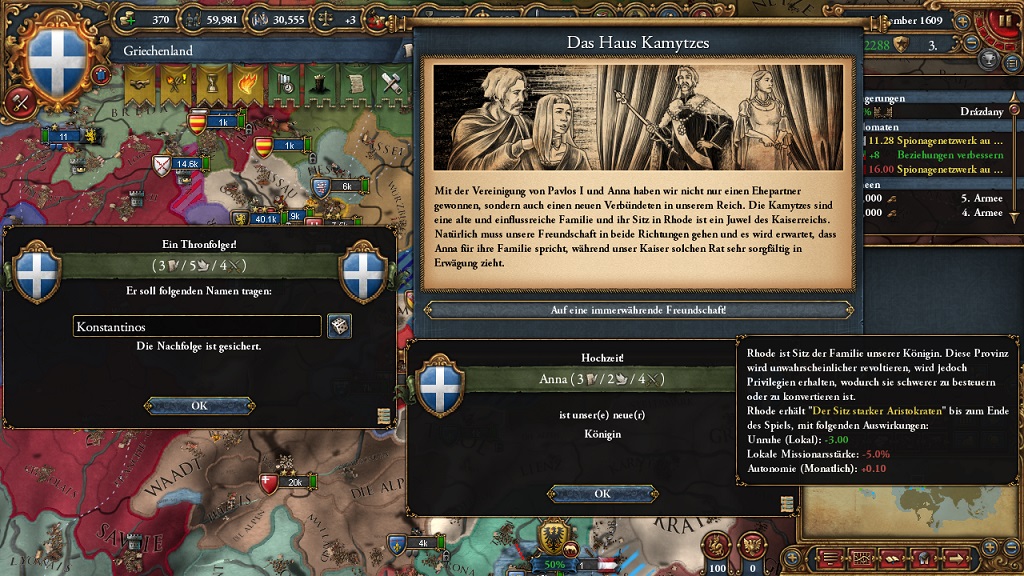Screen dimensions: 1024x576
Task: Pause the game with the pause button
Action: pyautogui.click(x=1008, y=20)
